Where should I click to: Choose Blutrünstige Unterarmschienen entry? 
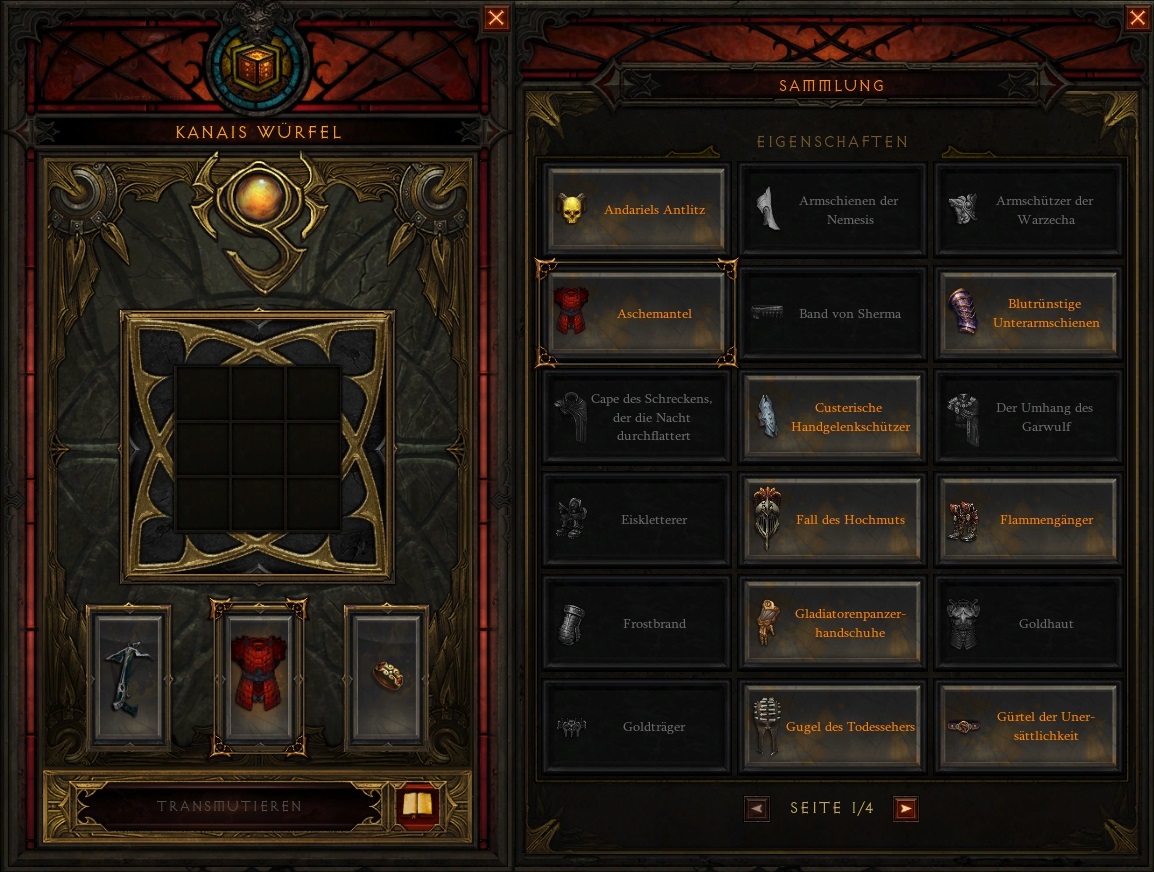pyautogui.click(x=1027, y=314)
